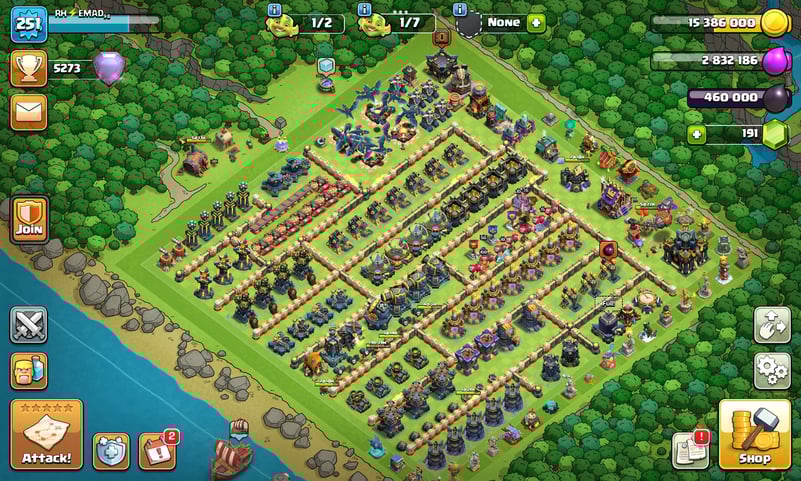This screenshot has height=481, width=801.
Task: Open the barbarian army training menu
Action: (29, 370)
